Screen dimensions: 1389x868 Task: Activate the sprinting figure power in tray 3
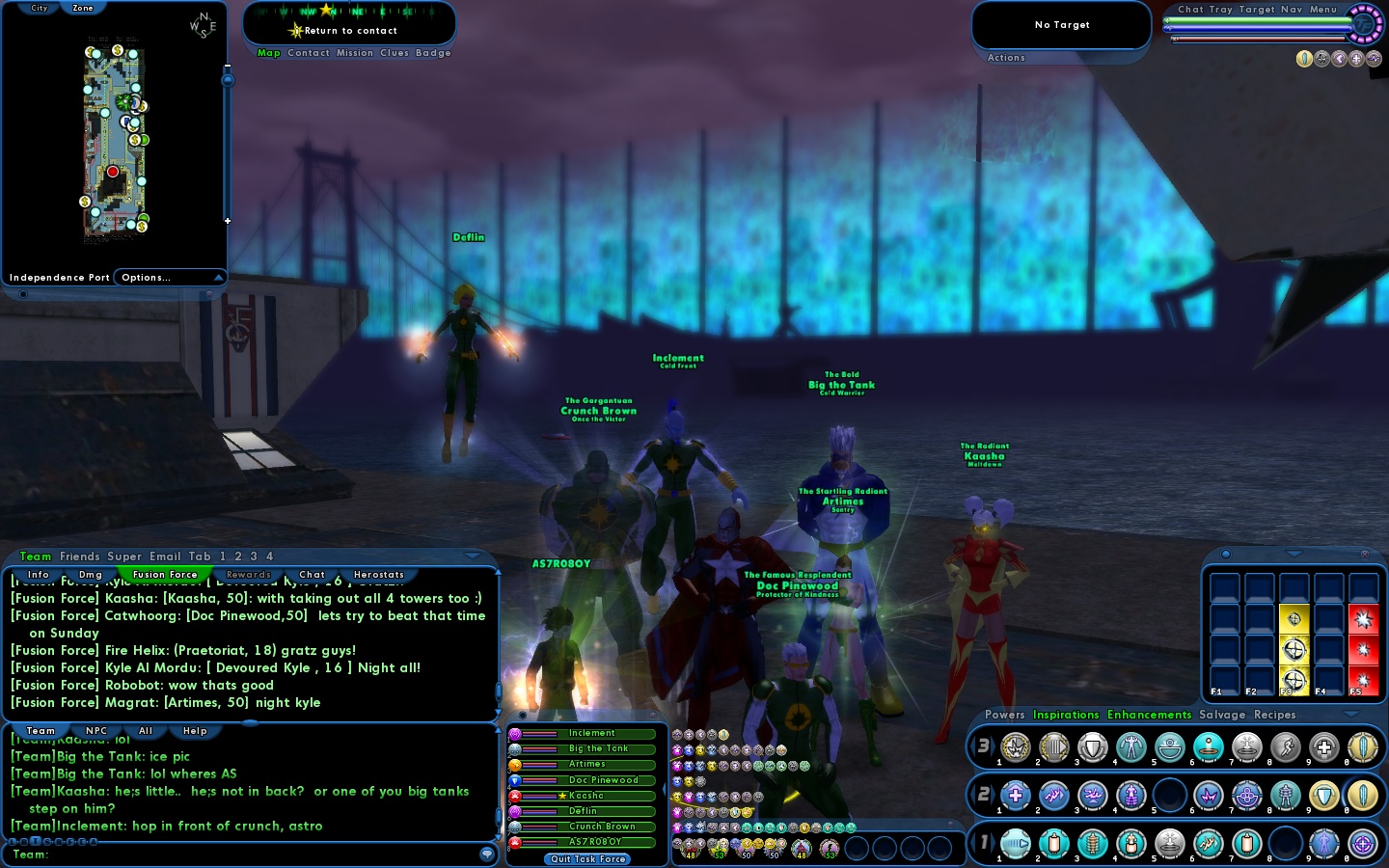coord(1288,746)
